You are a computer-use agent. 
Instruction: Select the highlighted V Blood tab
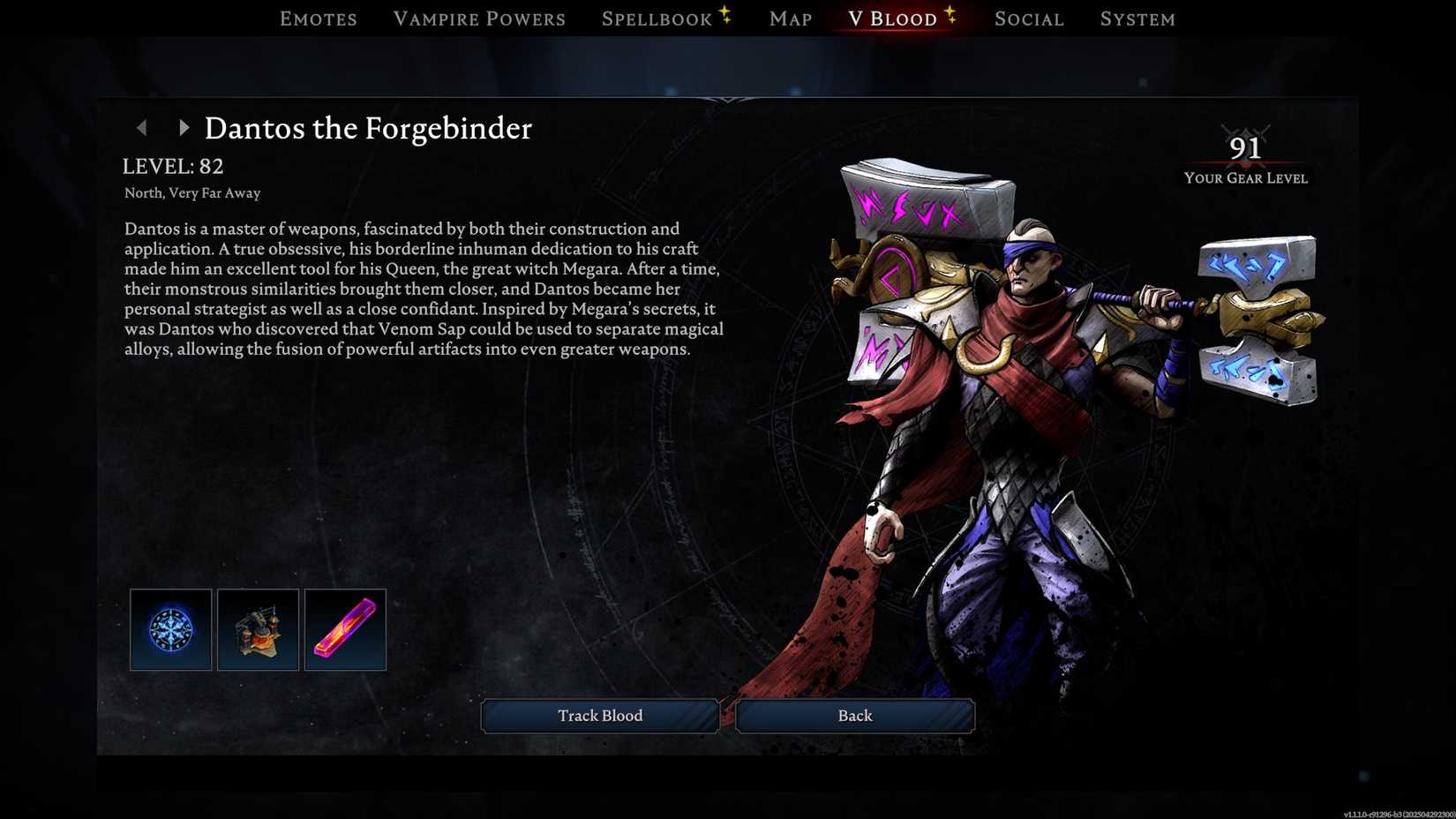click(892, 18)
